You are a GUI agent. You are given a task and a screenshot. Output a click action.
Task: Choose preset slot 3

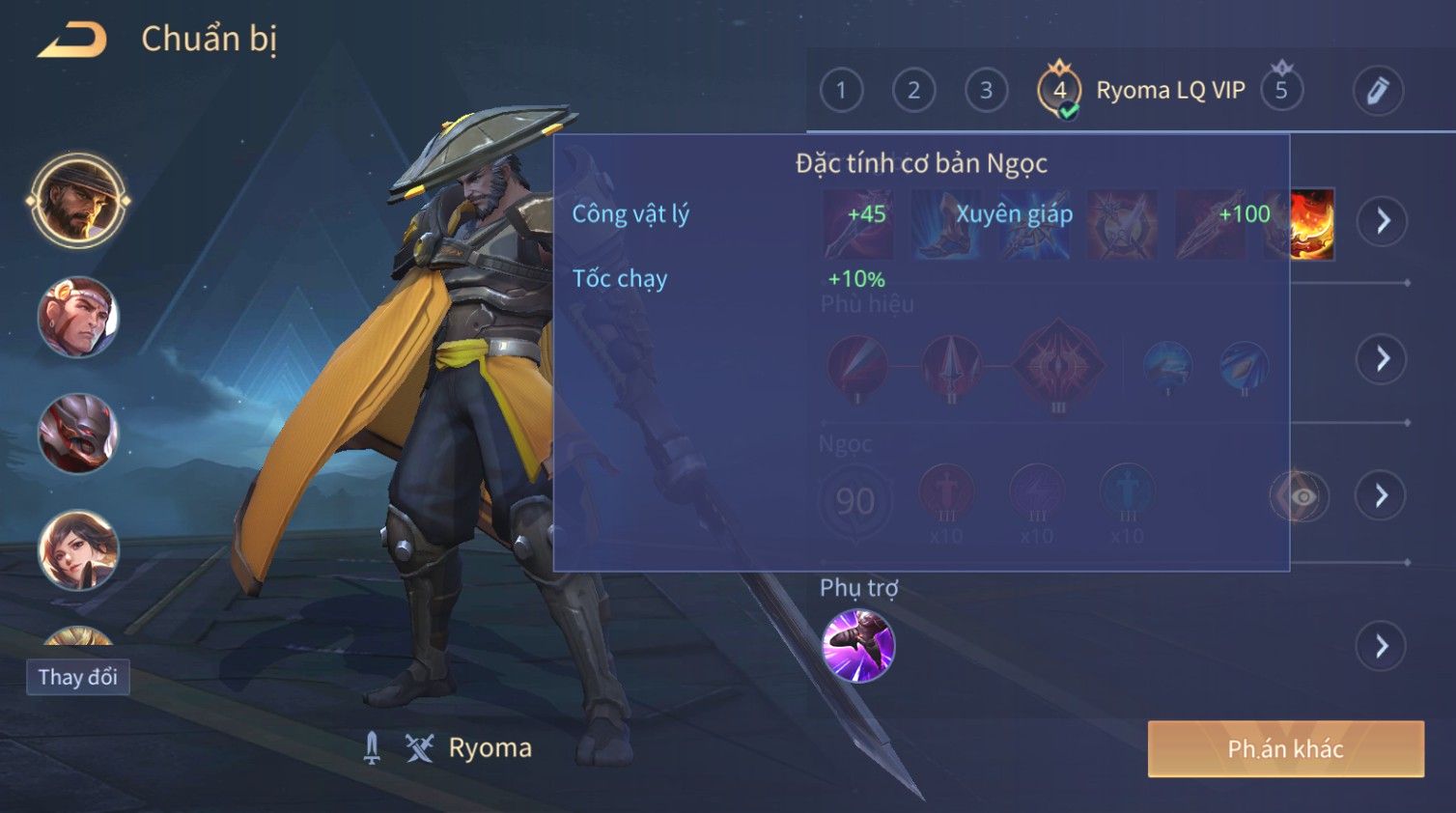click(x=986, y=91)
